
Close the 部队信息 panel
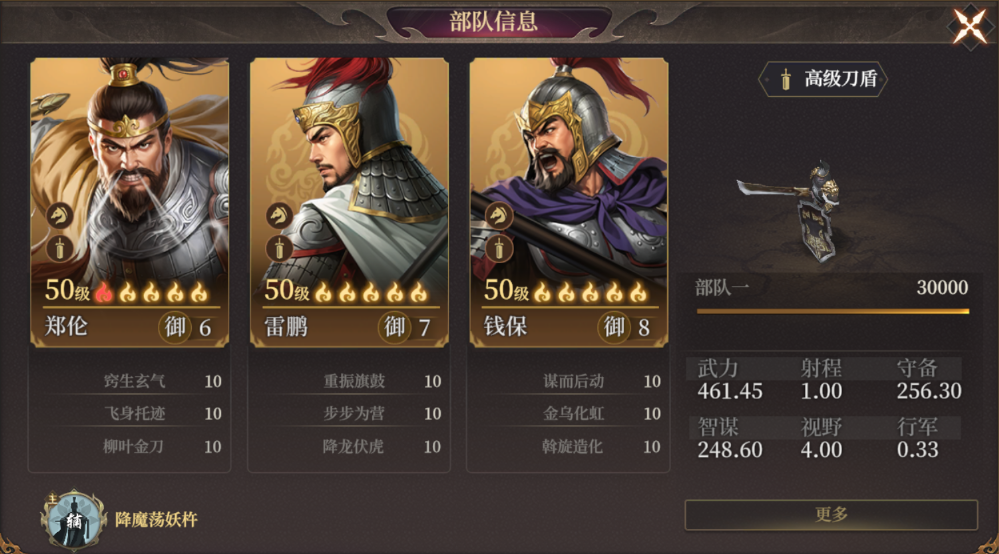[969, 27]
